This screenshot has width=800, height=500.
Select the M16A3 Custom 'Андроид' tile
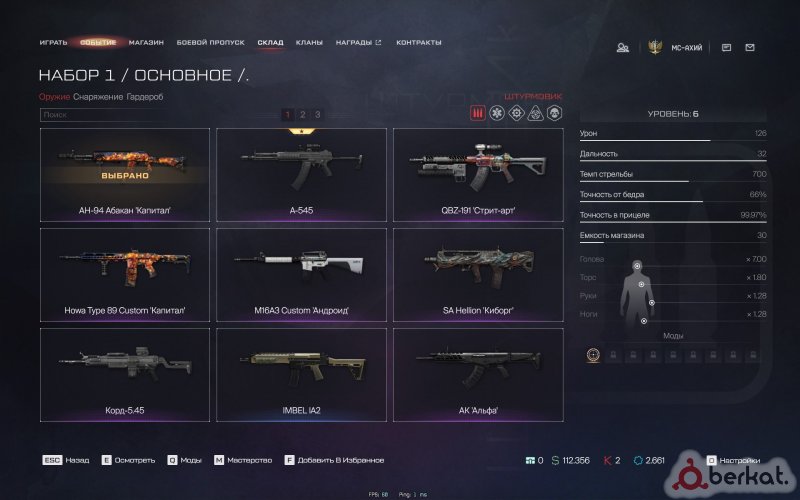(302, 275)
